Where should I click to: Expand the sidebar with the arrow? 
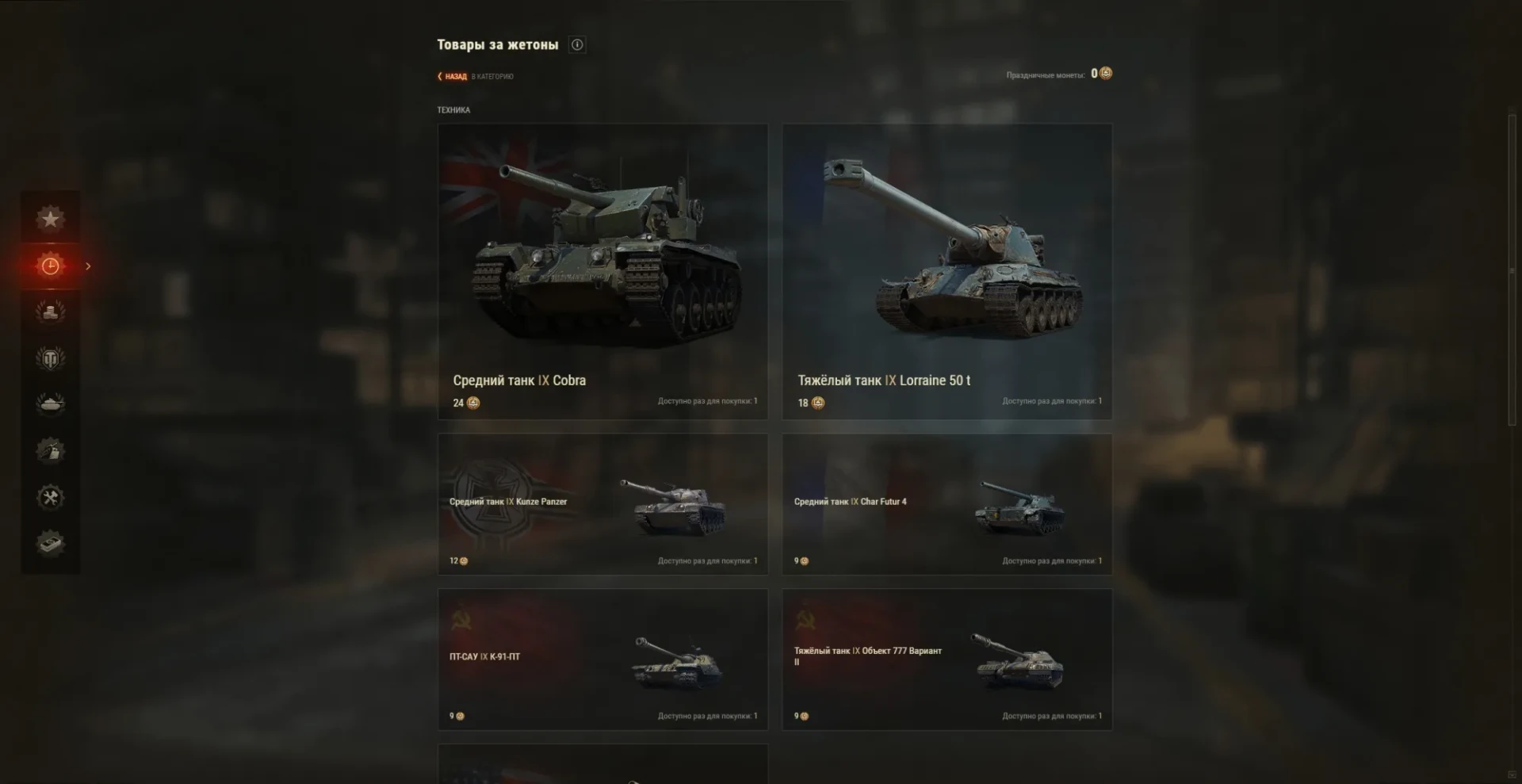point(88,266)
